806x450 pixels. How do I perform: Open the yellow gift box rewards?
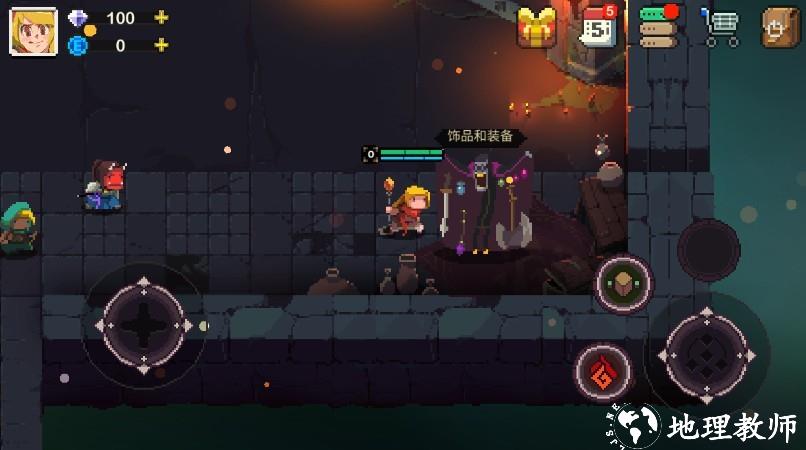pyautogui.click(x=537, y=27)
